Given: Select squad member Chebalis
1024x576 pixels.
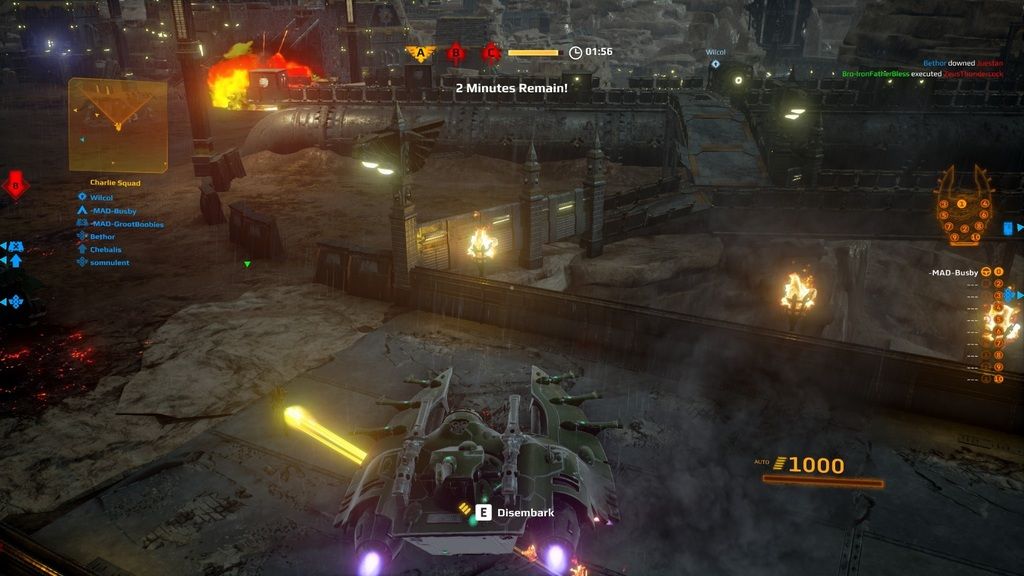Looking at the screenshot, I should (105, 249).
